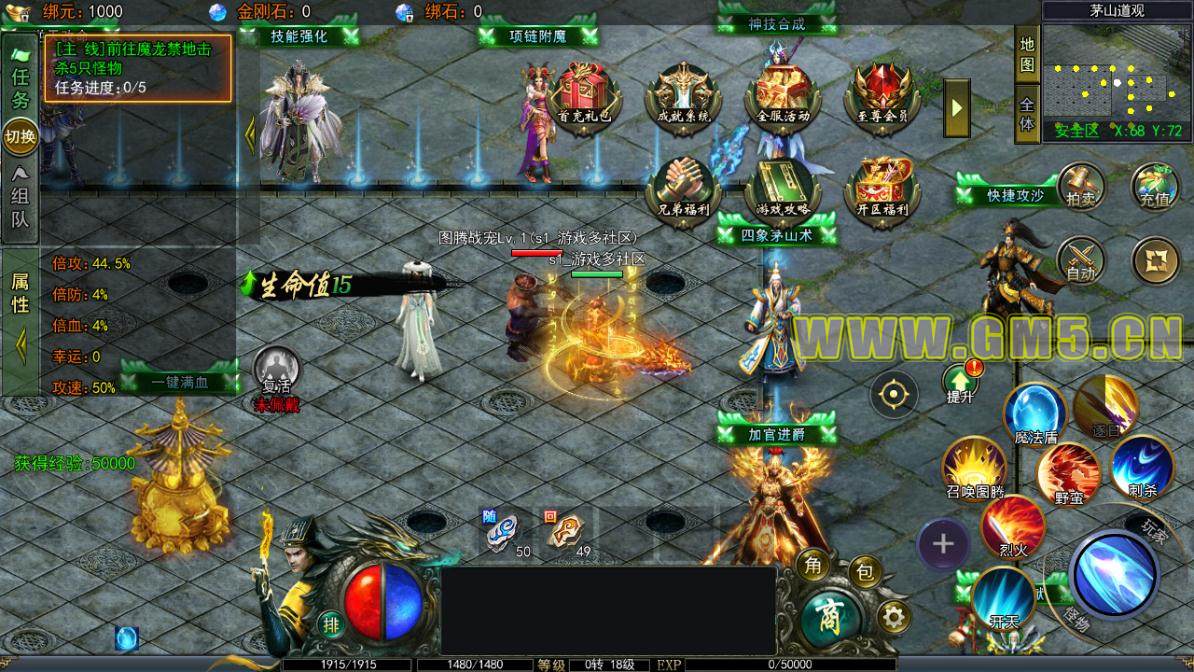Open the 兄弟福利 brothers' welfare icon
Viewport: 1194px width, 672px height.
[x=683, y=187]
